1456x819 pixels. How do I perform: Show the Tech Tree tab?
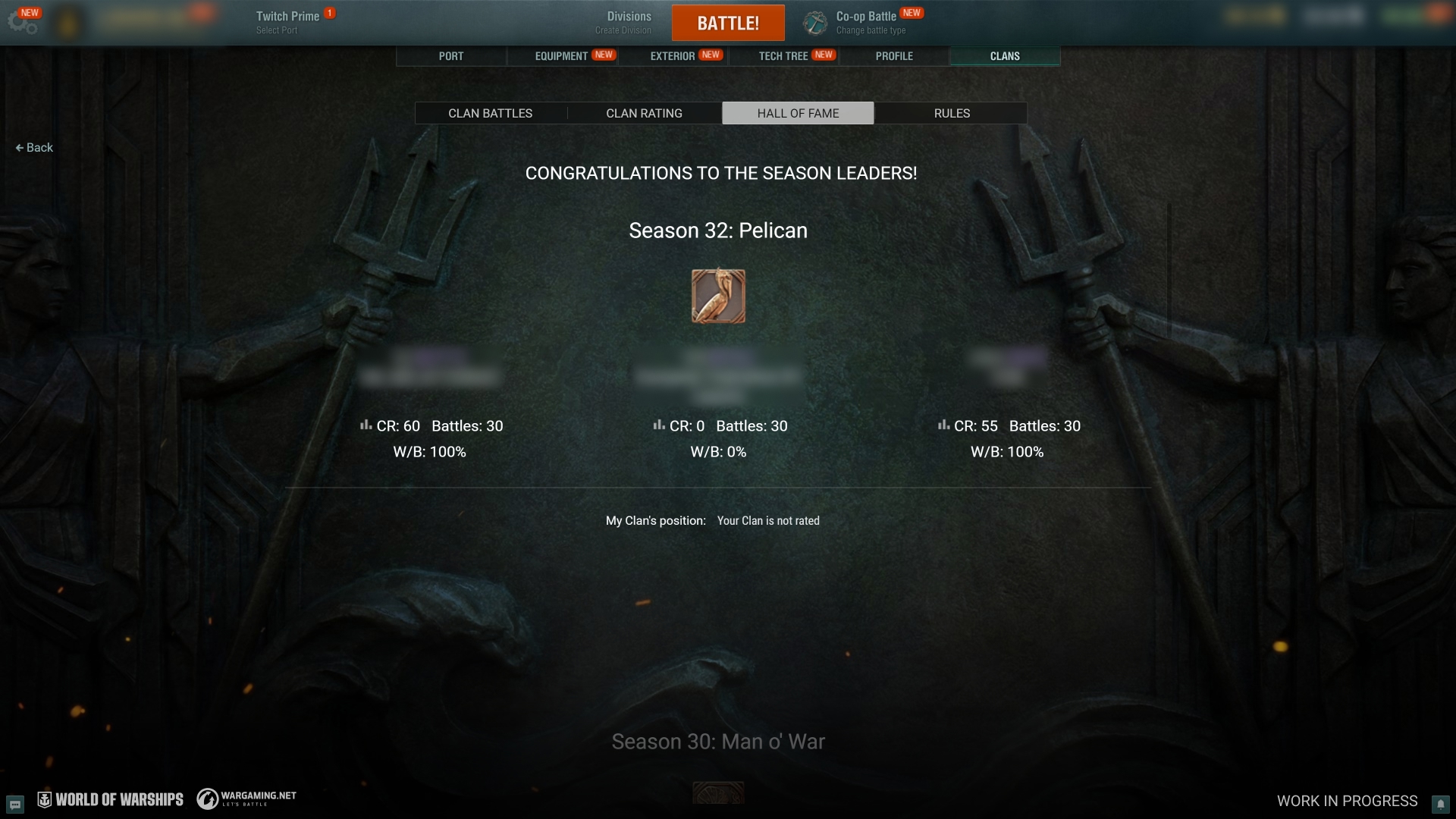[x=783, y=56]
